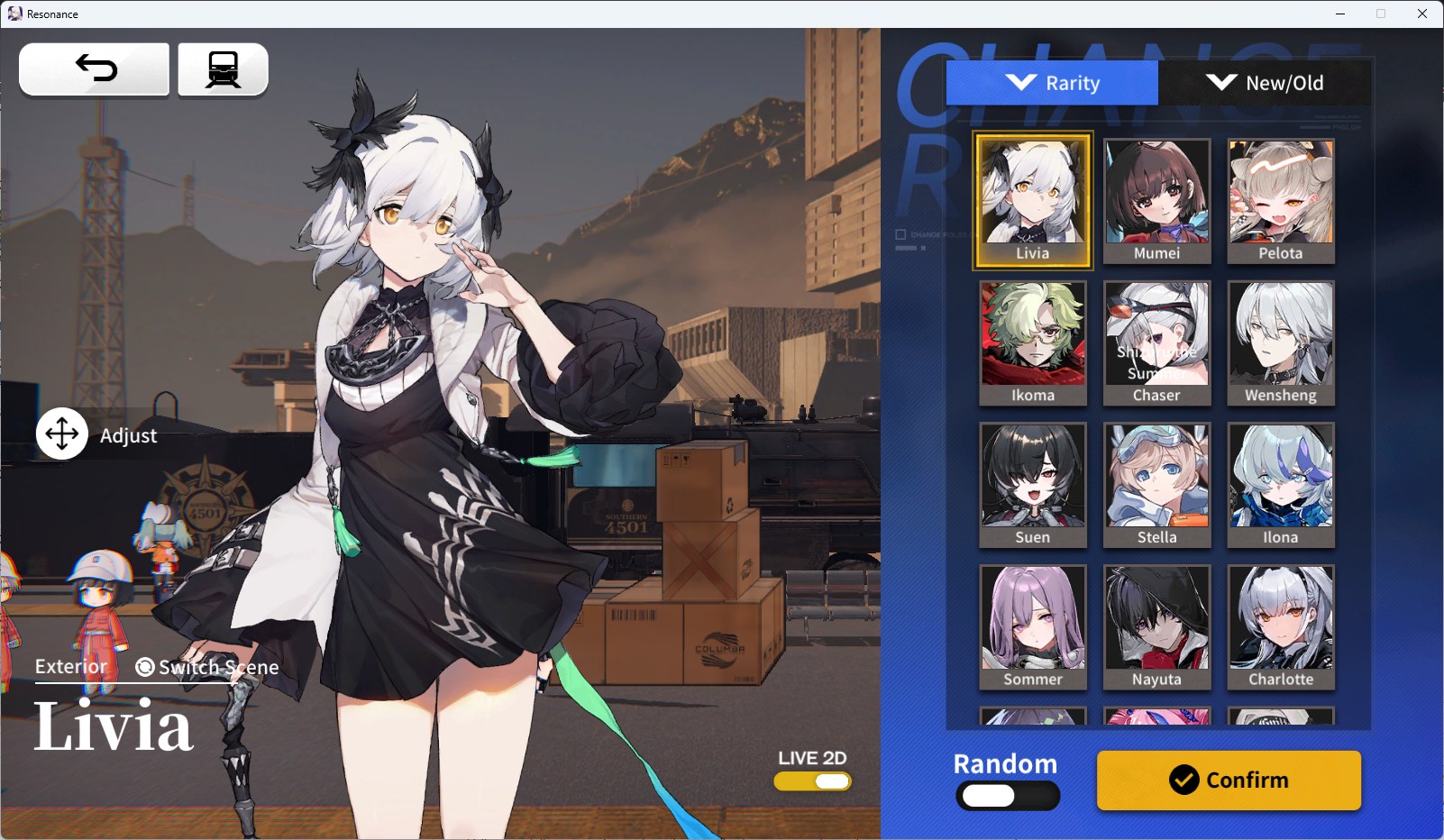Confirm the character selection
The image size is (1444, 840).
coord(1229,780)
